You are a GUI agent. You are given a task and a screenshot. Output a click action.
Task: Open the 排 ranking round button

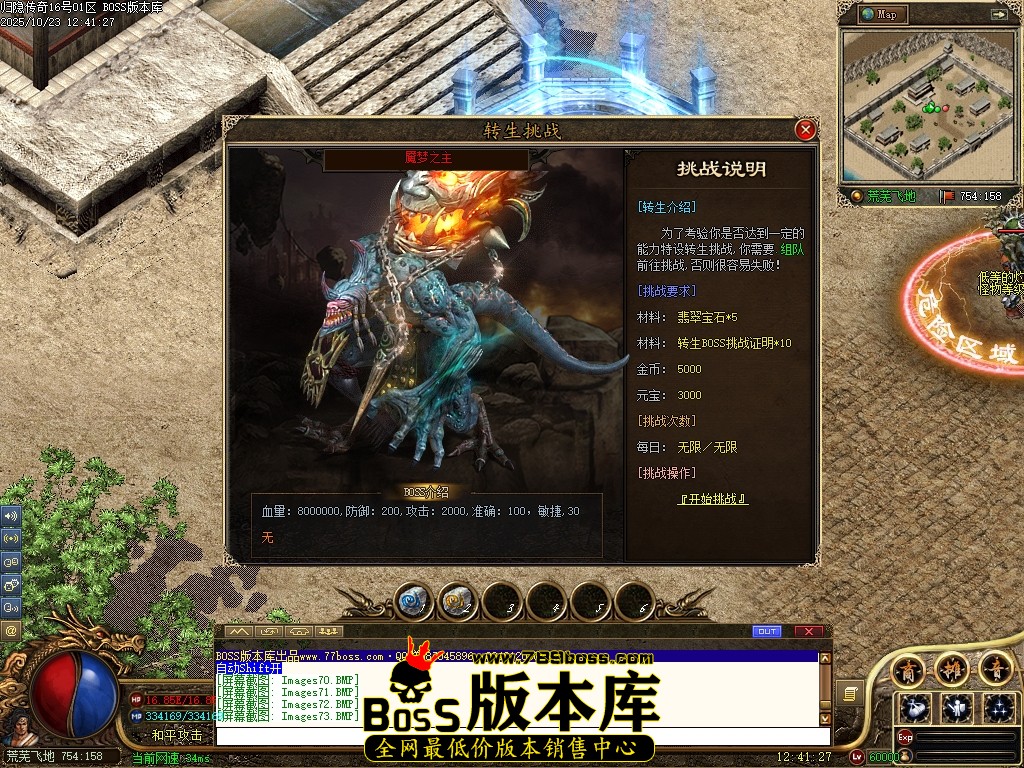coord(952,668)
